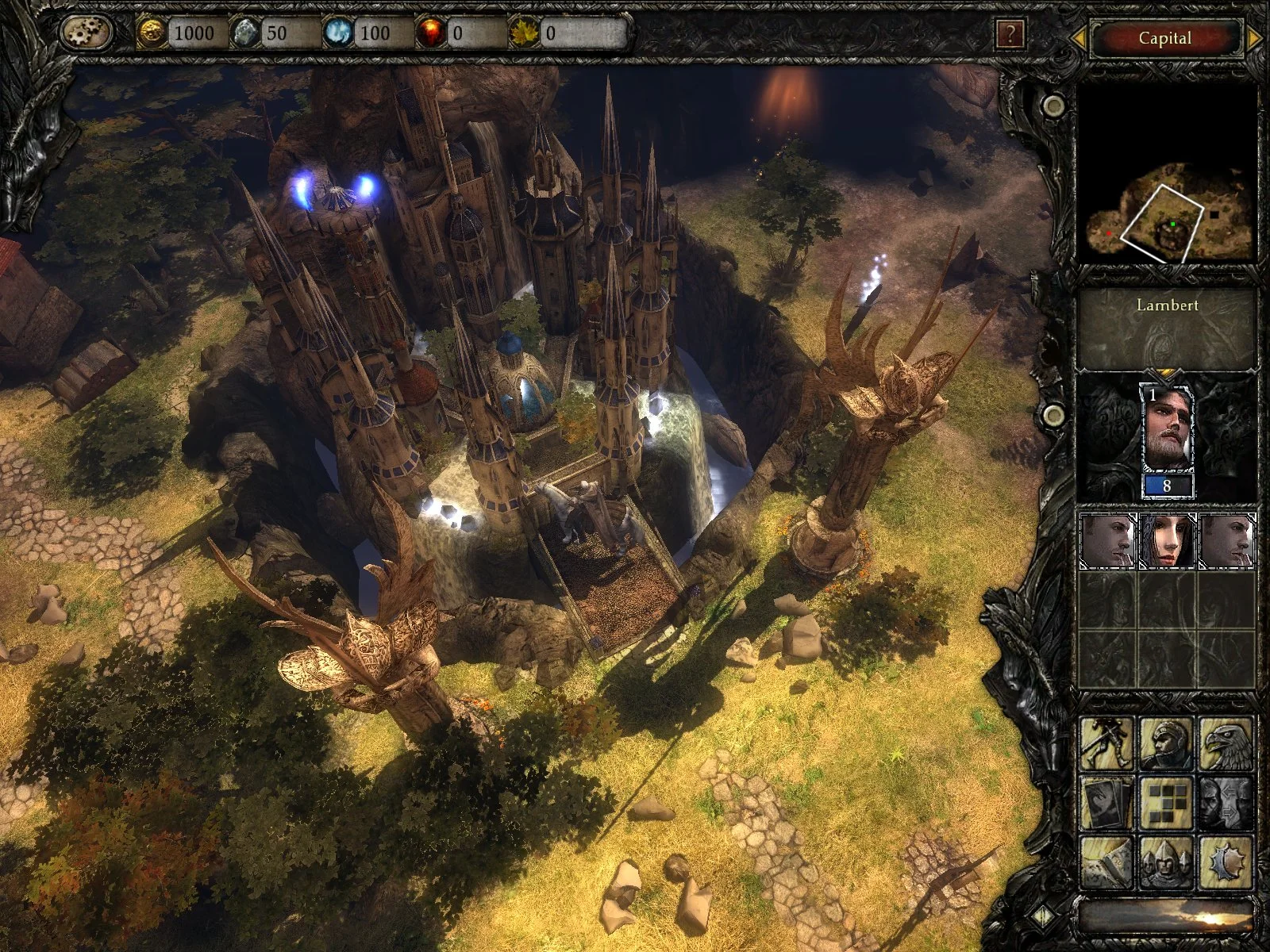This screenshot has height=952, width=1270.
Task: Click the spiked sun and moon icon
Action: [x=1226, y=862]
